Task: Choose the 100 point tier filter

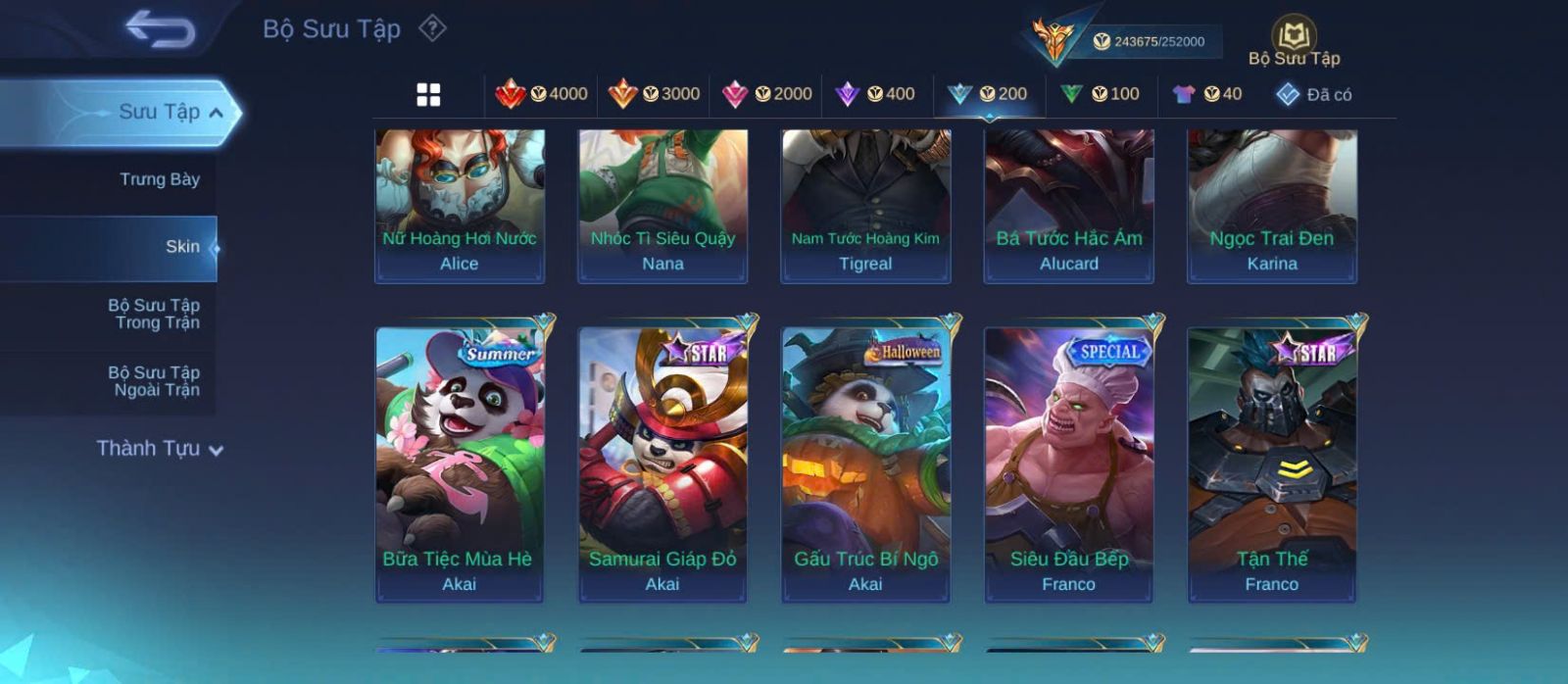Action: pos(1101,94)
